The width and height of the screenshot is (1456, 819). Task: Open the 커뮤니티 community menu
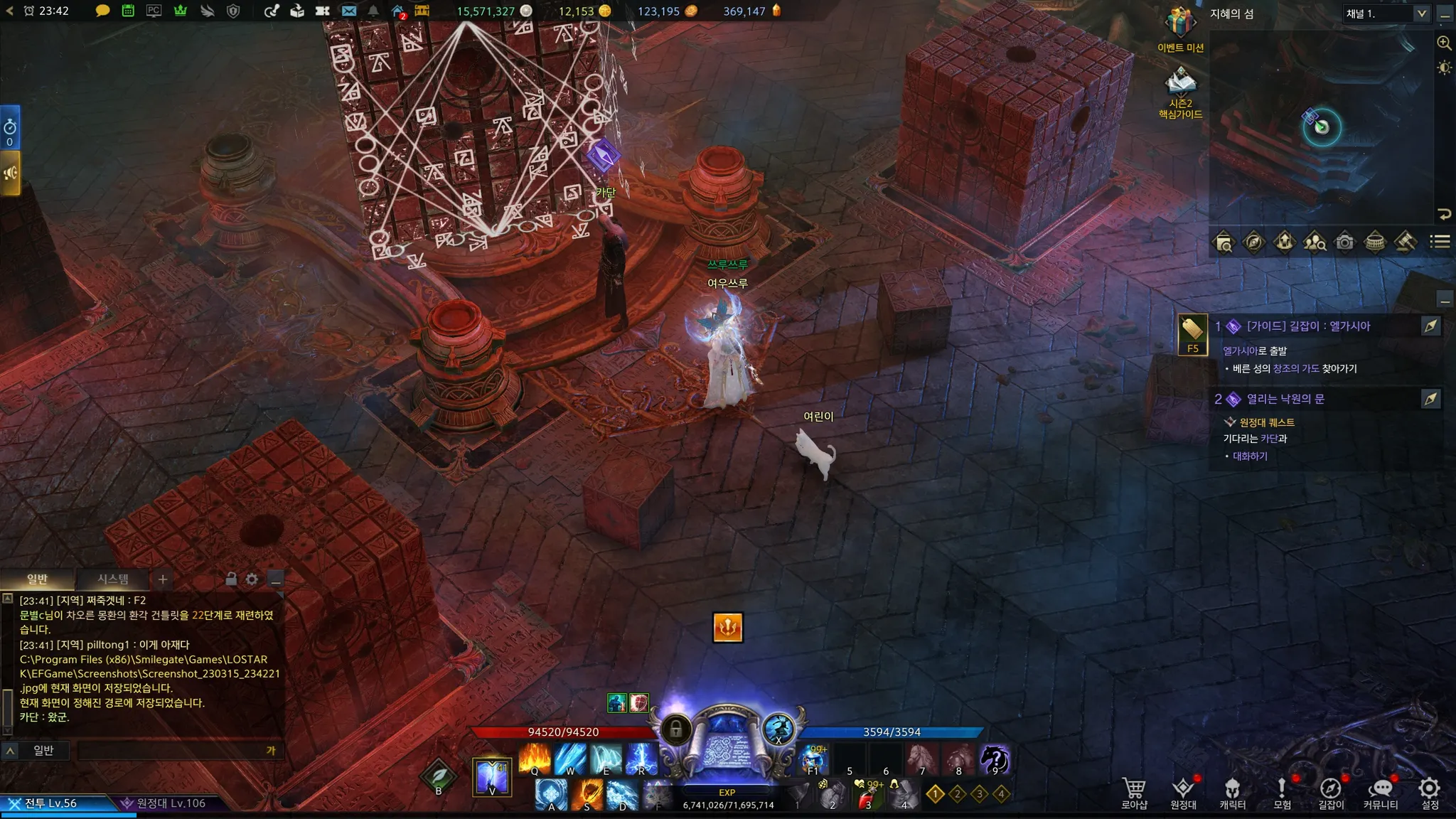point(1380,792)
